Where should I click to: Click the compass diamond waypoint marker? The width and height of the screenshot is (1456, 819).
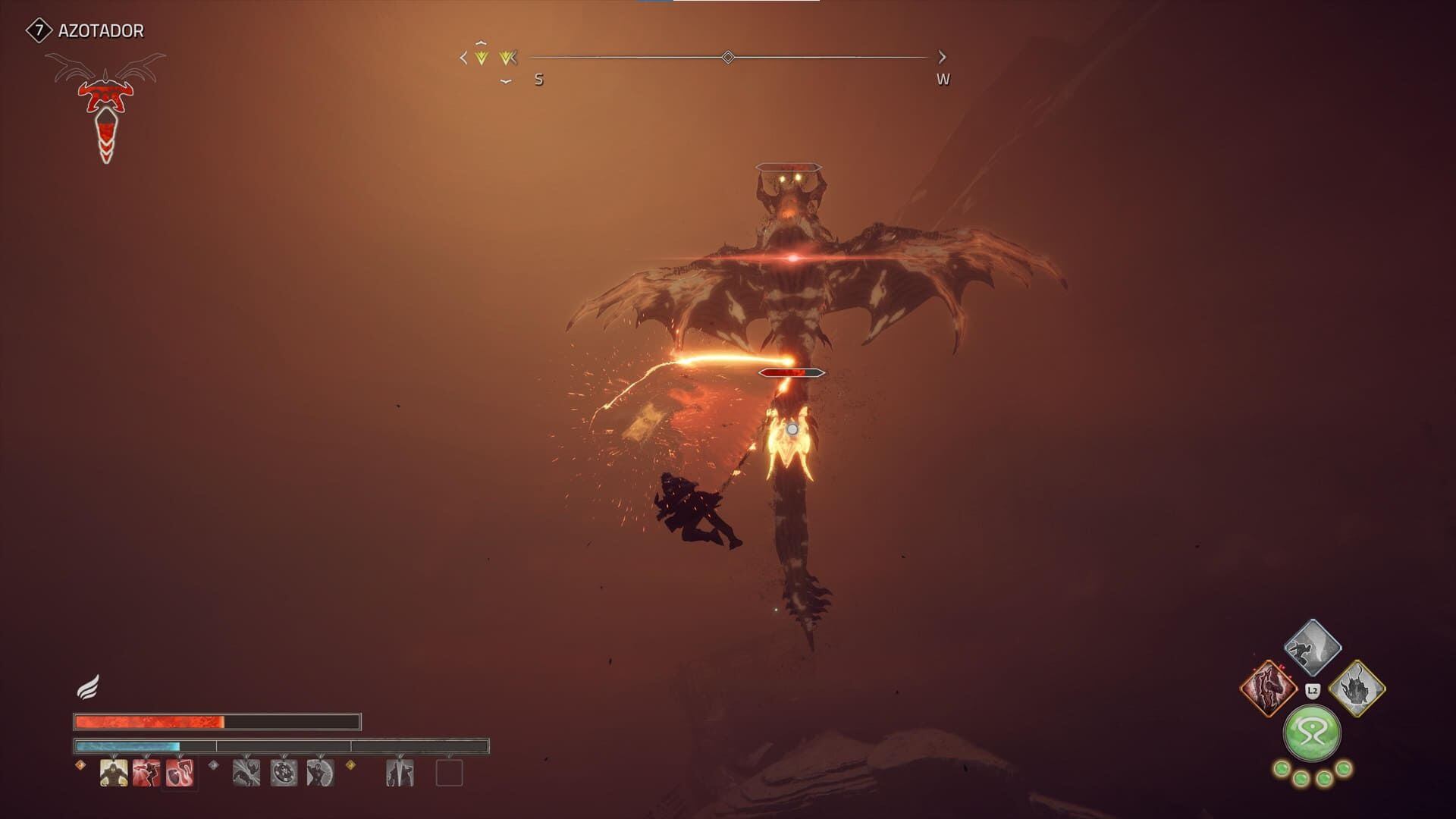click(x=728, y=57)
